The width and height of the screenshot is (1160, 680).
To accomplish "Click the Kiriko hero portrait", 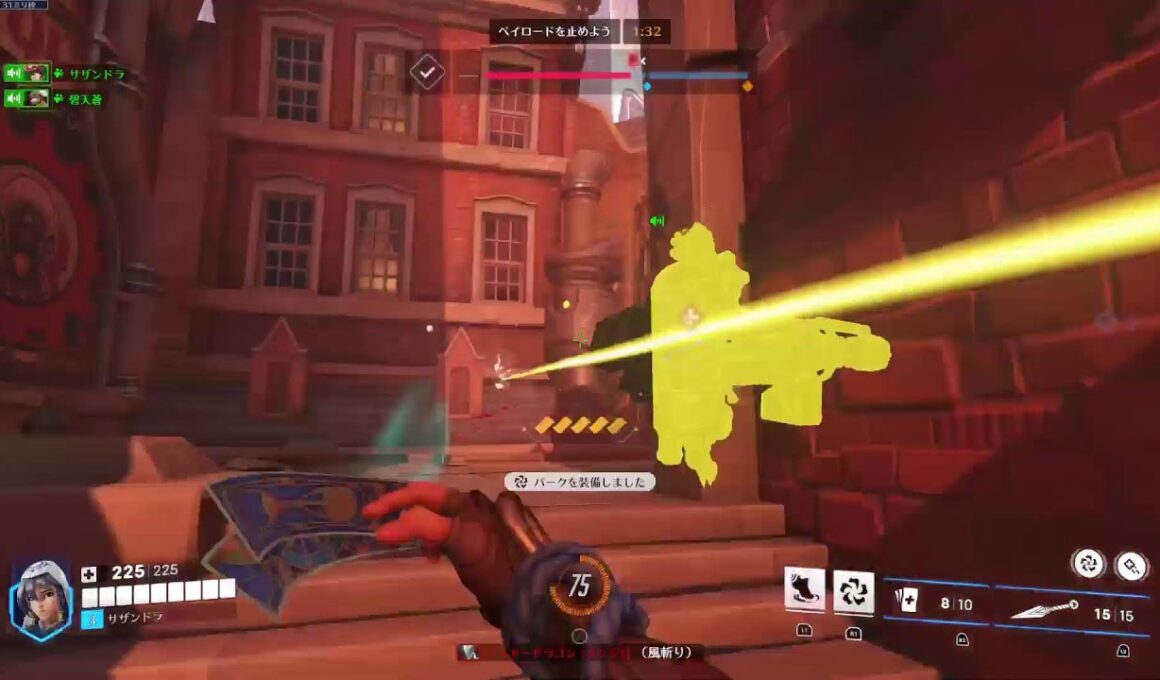I will pyautogui.click(x=42, y=599).
